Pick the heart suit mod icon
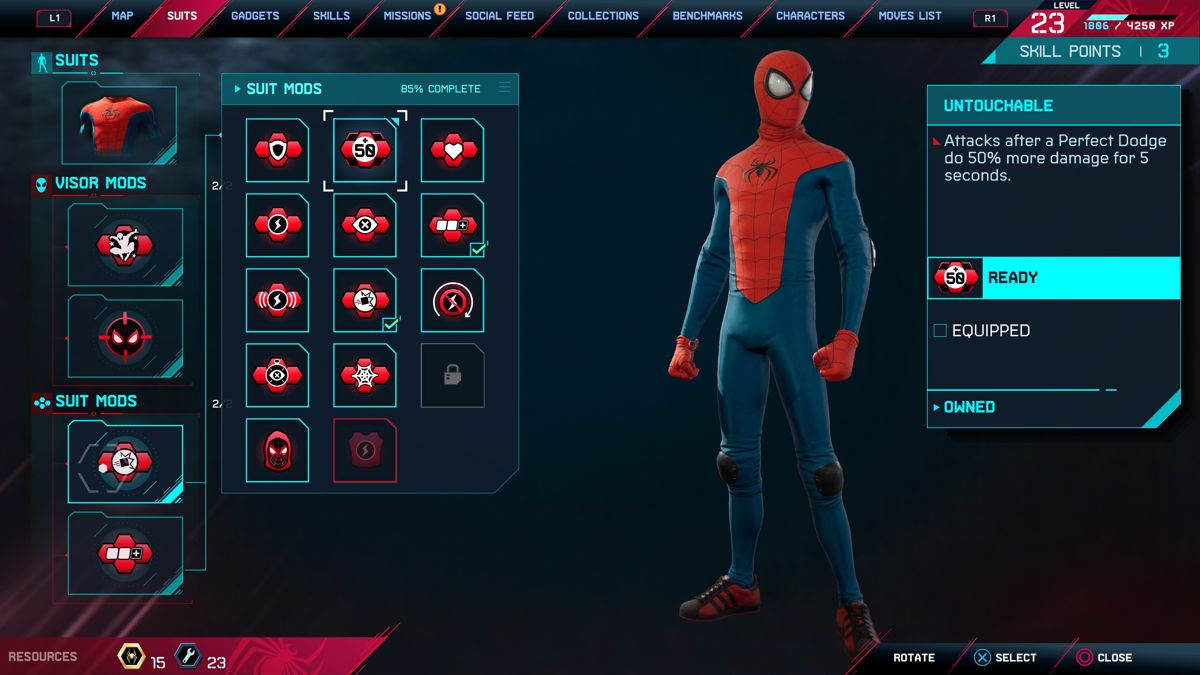The width and height of the screenshot is (1200, 675). pos(452,150)
